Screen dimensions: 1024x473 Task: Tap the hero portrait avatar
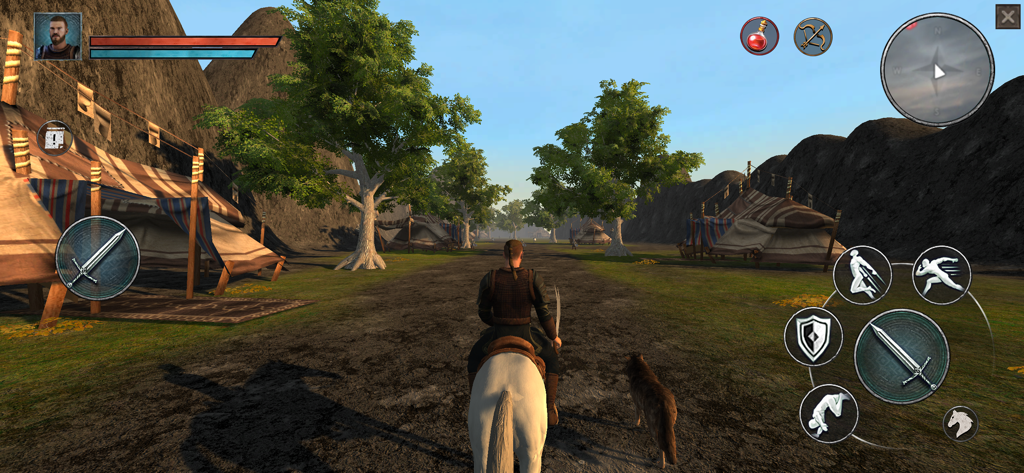click(x=57, y=36)
